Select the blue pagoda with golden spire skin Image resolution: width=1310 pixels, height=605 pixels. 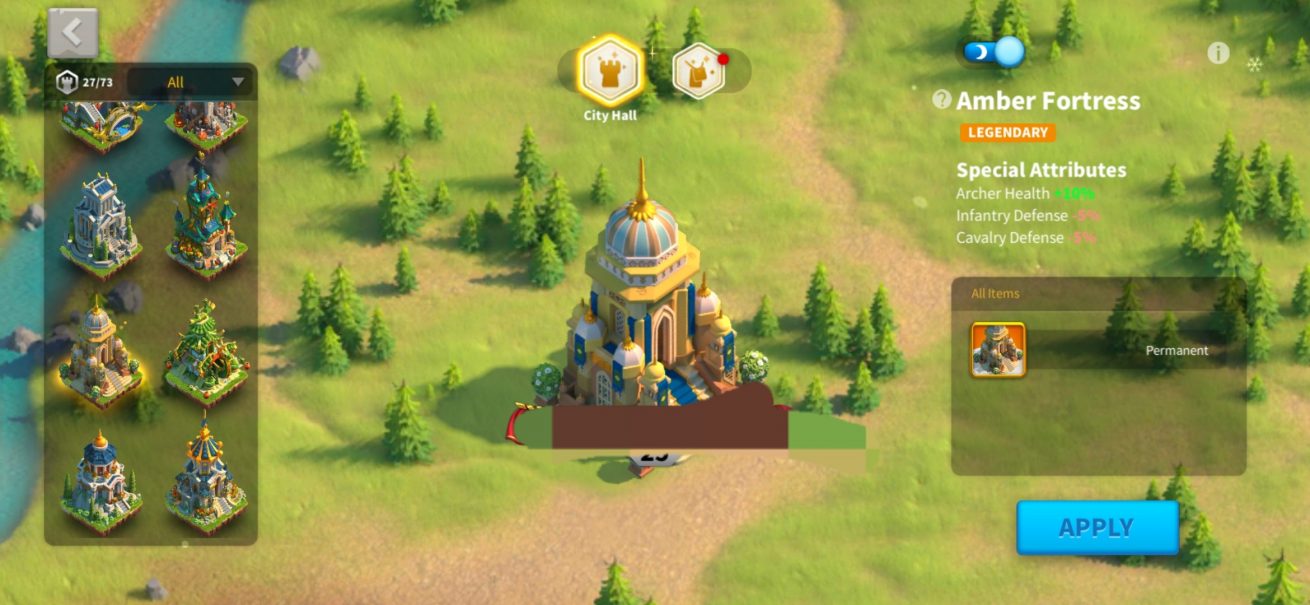tap(206, 480)
